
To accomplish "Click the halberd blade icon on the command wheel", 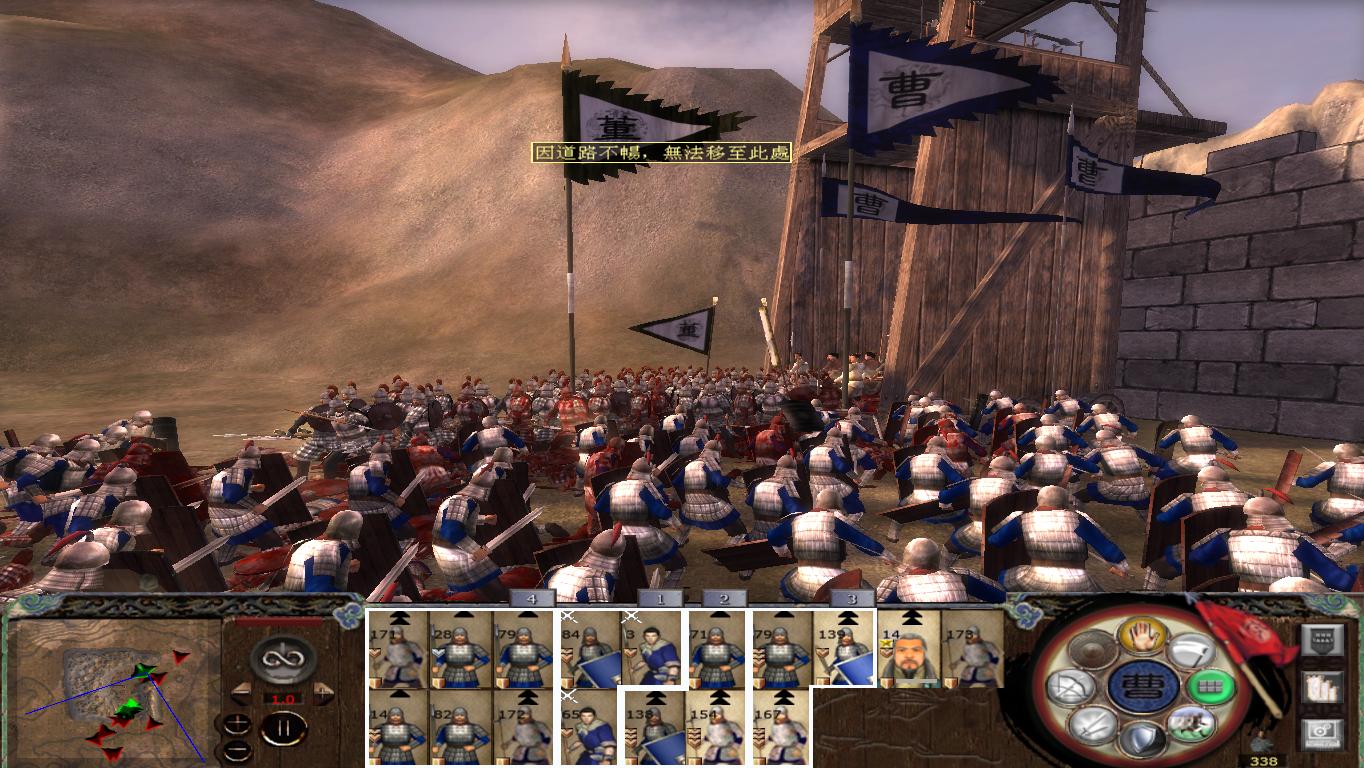I will 1193,652.
